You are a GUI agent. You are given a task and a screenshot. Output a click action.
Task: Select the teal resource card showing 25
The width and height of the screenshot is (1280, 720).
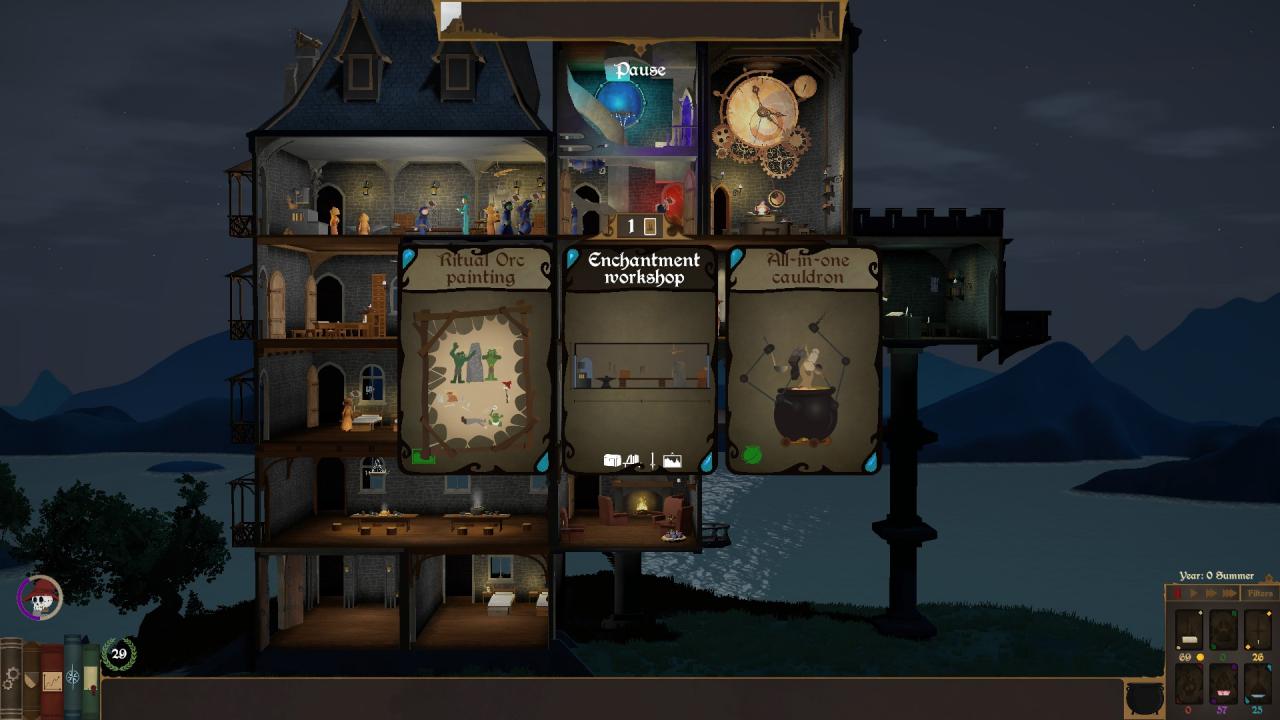[x=1257, y=684]
